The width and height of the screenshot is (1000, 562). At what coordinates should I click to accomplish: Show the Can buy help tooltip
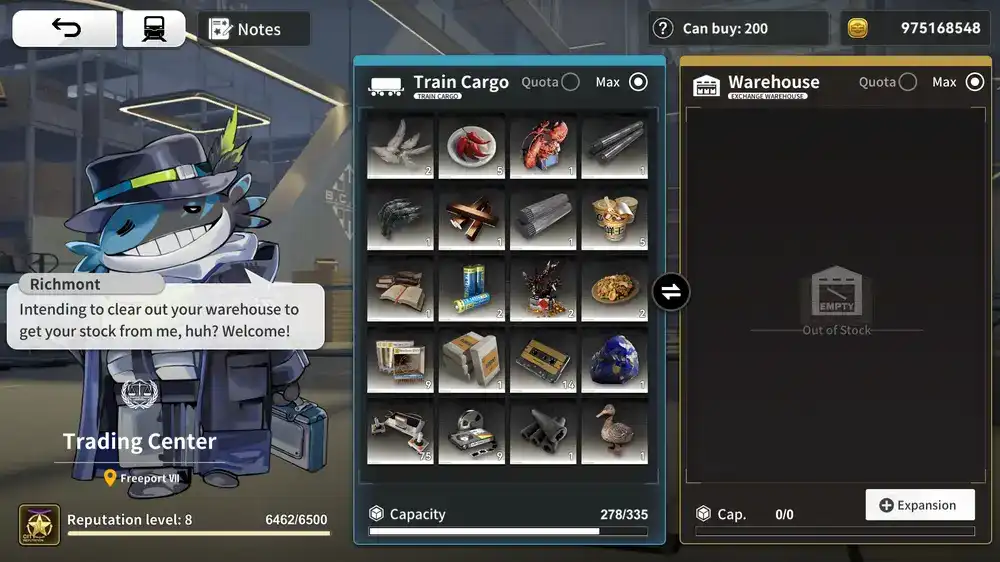(x=662, y=28)
